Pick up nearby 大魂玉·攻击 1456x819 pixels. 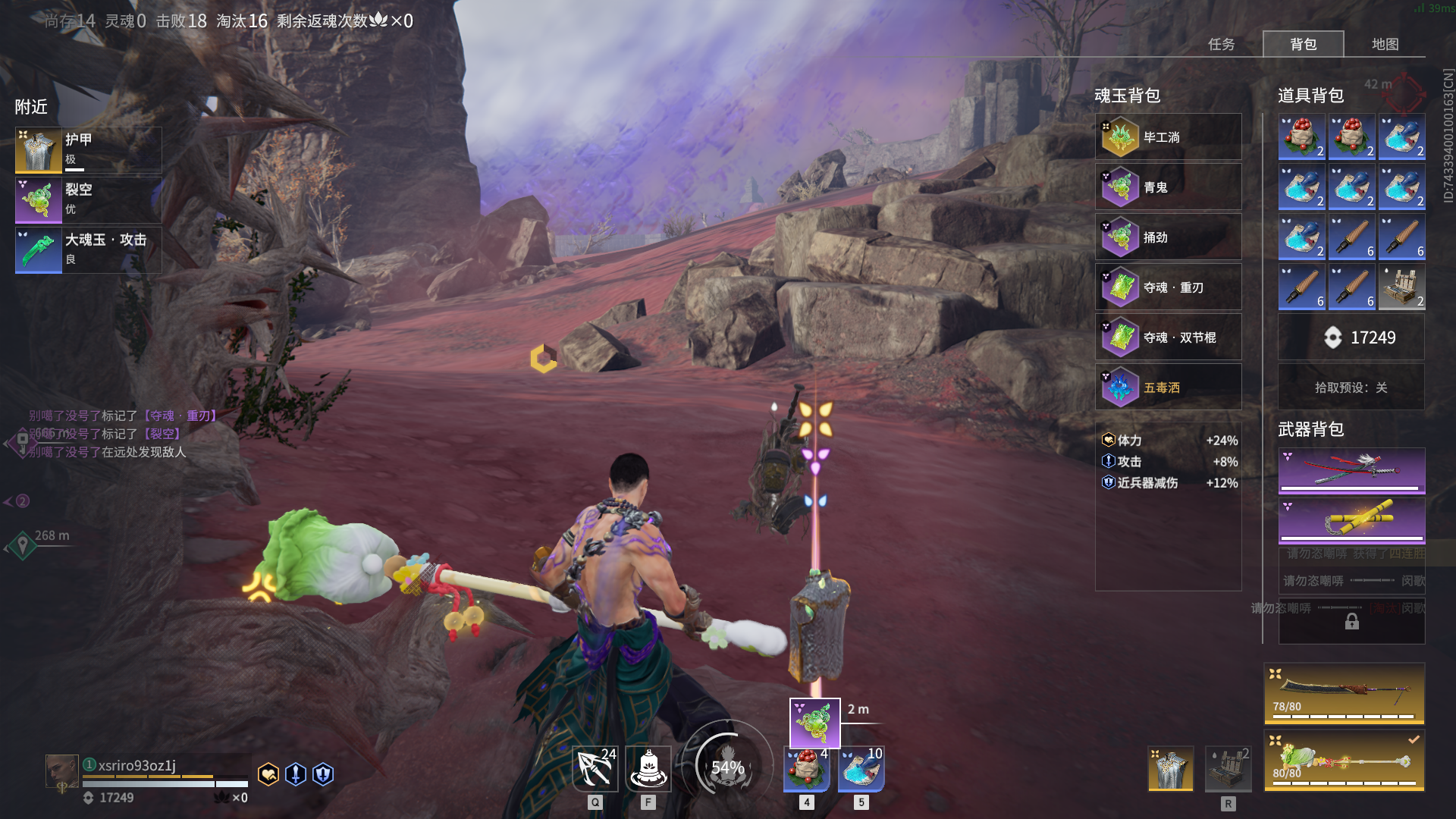click(88, 249)
